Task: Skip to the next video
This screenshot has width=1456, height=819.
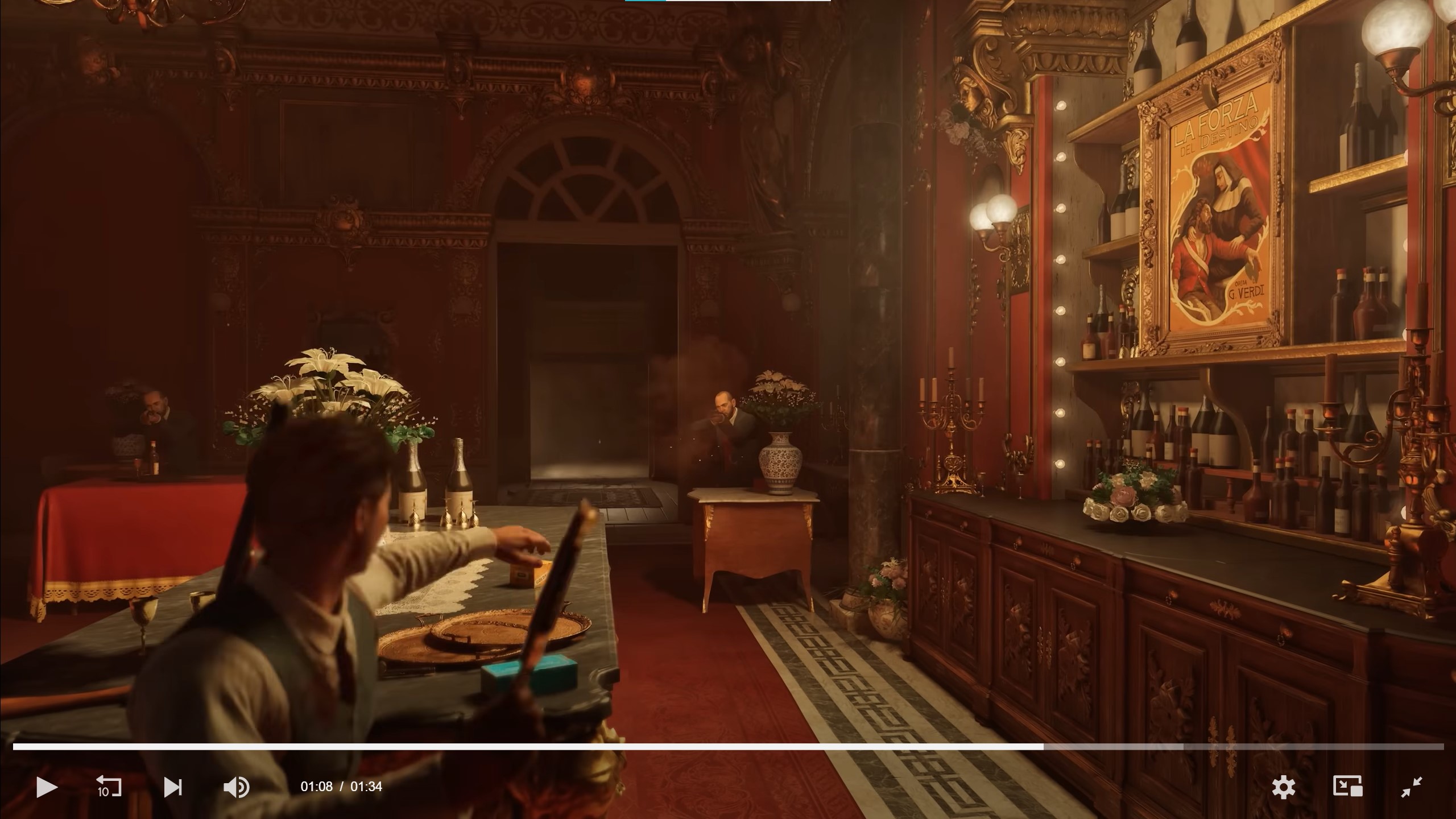Action: (x=174, y=787)
